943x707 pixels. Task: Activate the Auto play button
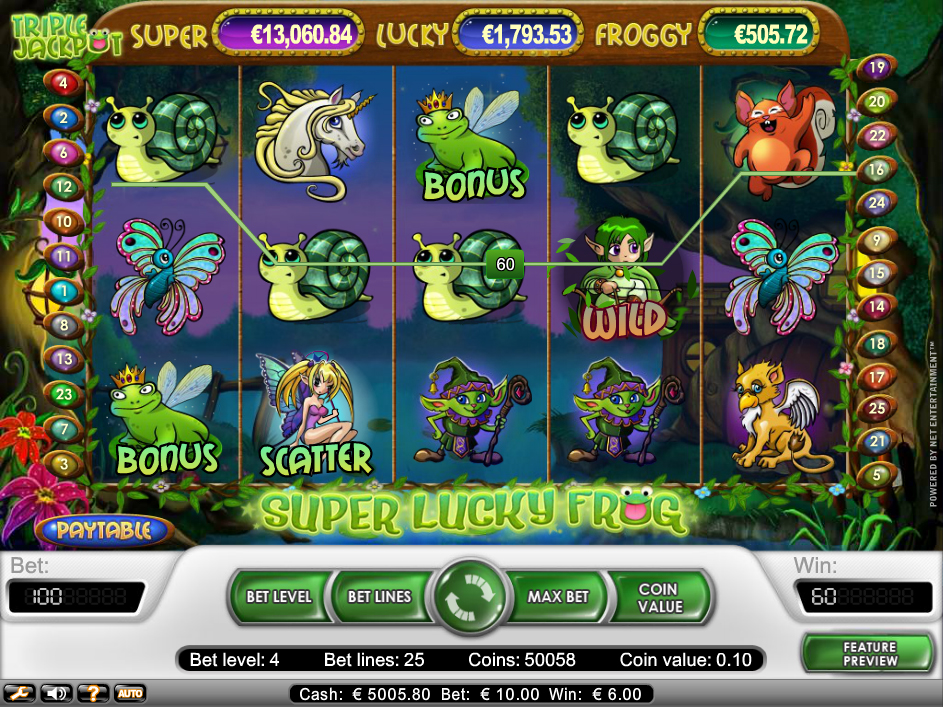pos(129,693)
